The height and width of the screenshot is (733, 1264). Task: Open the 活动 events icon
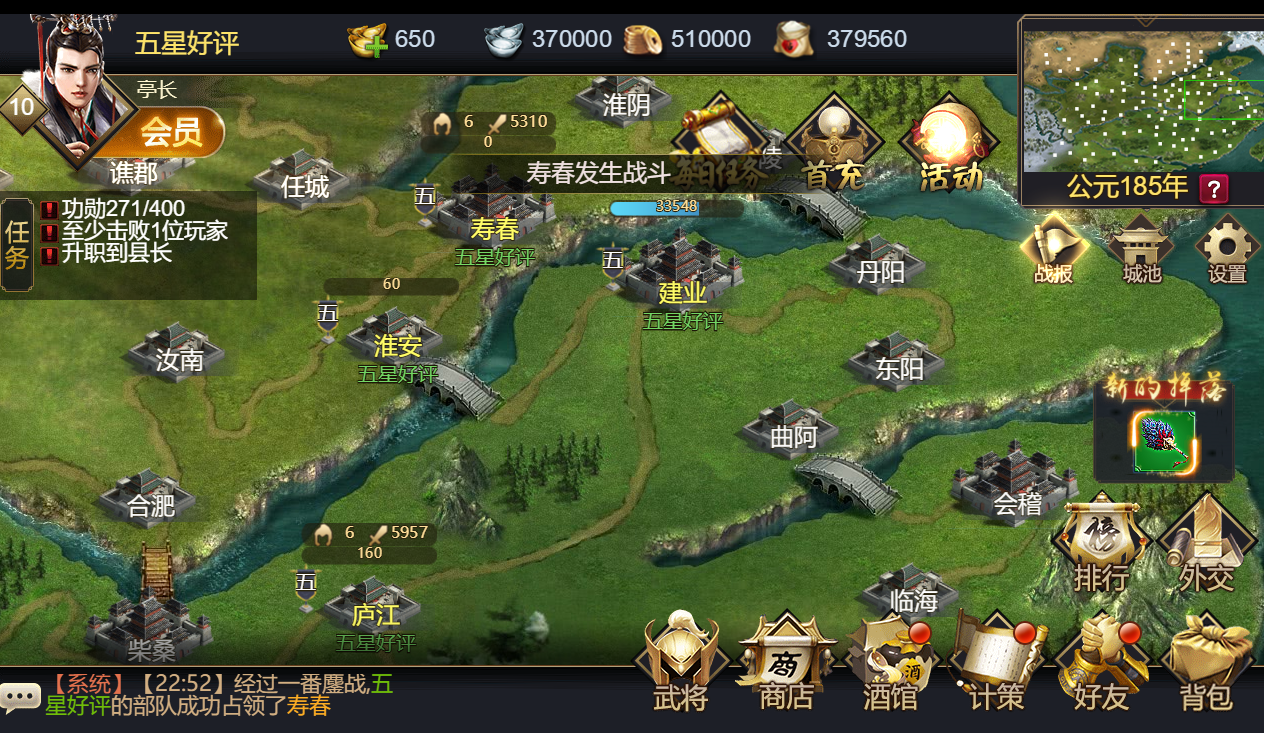949,145
